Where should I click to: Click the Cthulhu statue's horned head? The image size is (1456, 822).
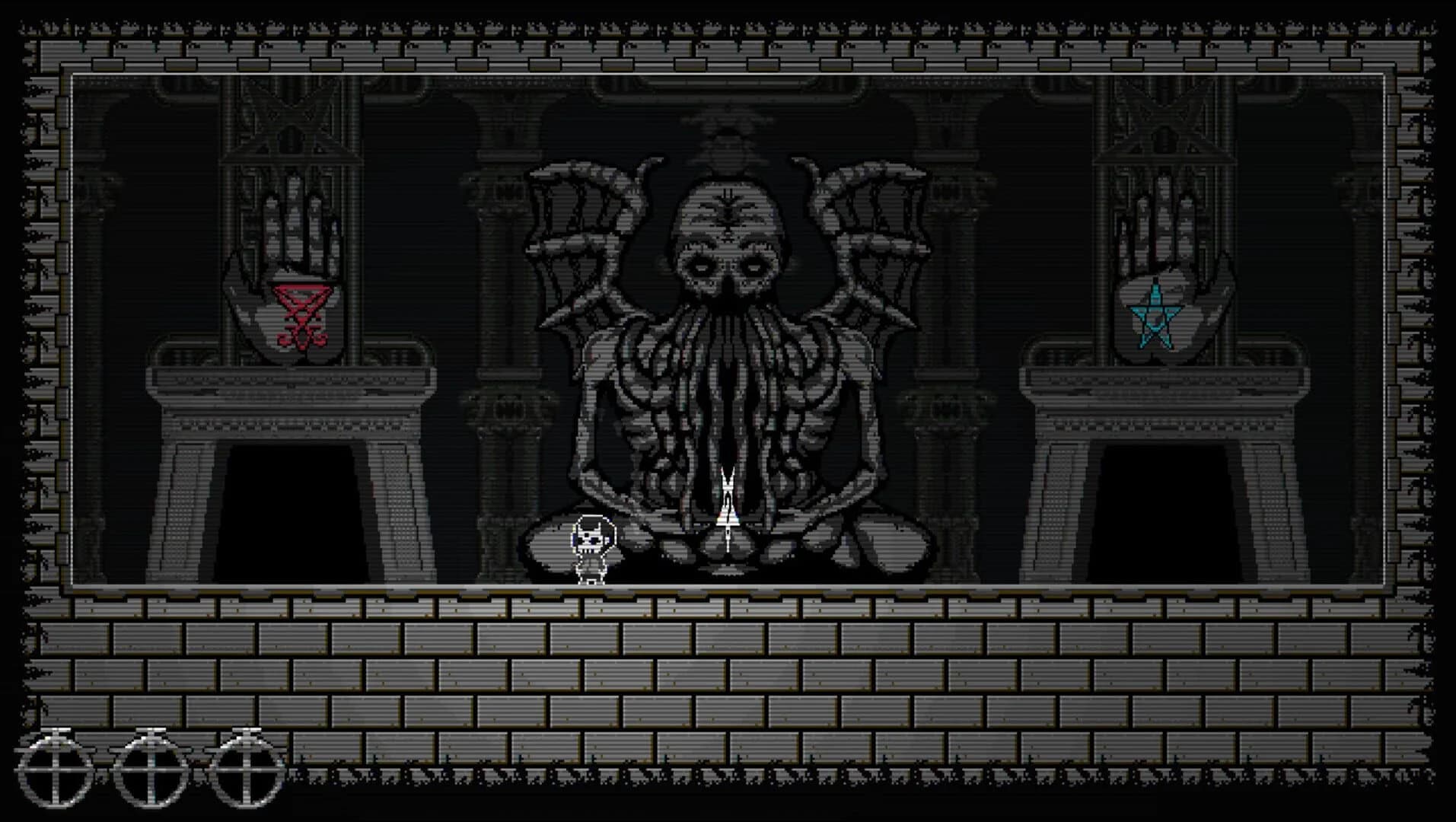[x=727, y=228]
